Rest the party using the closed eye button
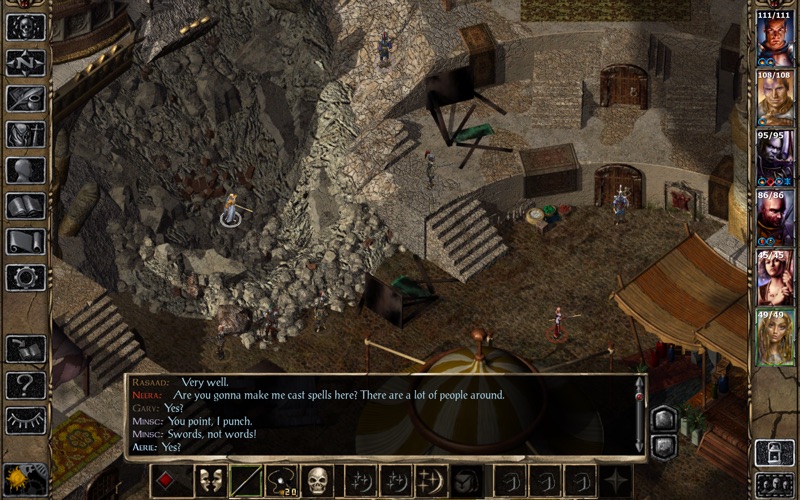The image size is (800, 500). (25, 420)
